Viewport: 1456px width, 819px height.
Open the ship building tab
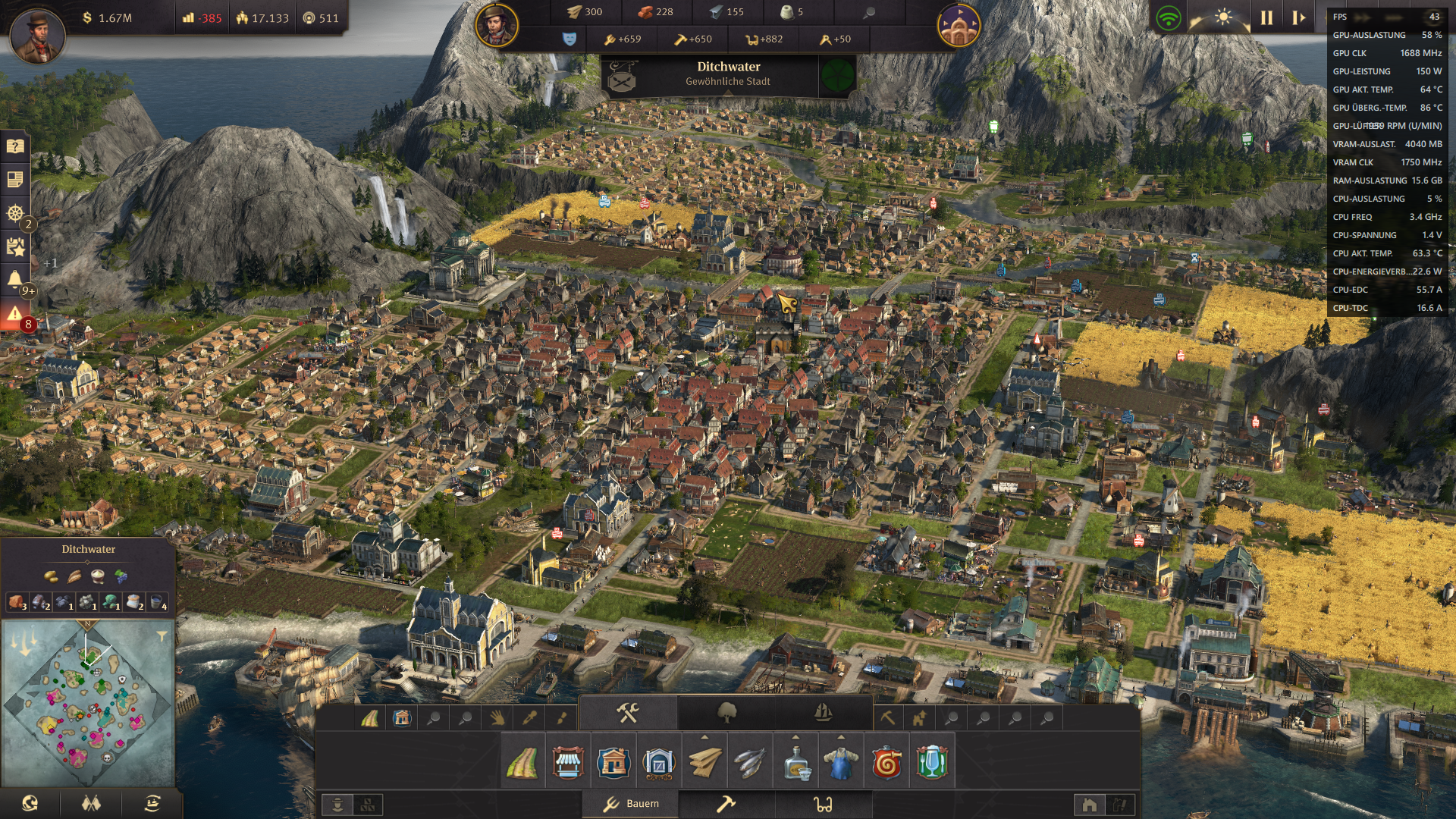click(823, 713)
